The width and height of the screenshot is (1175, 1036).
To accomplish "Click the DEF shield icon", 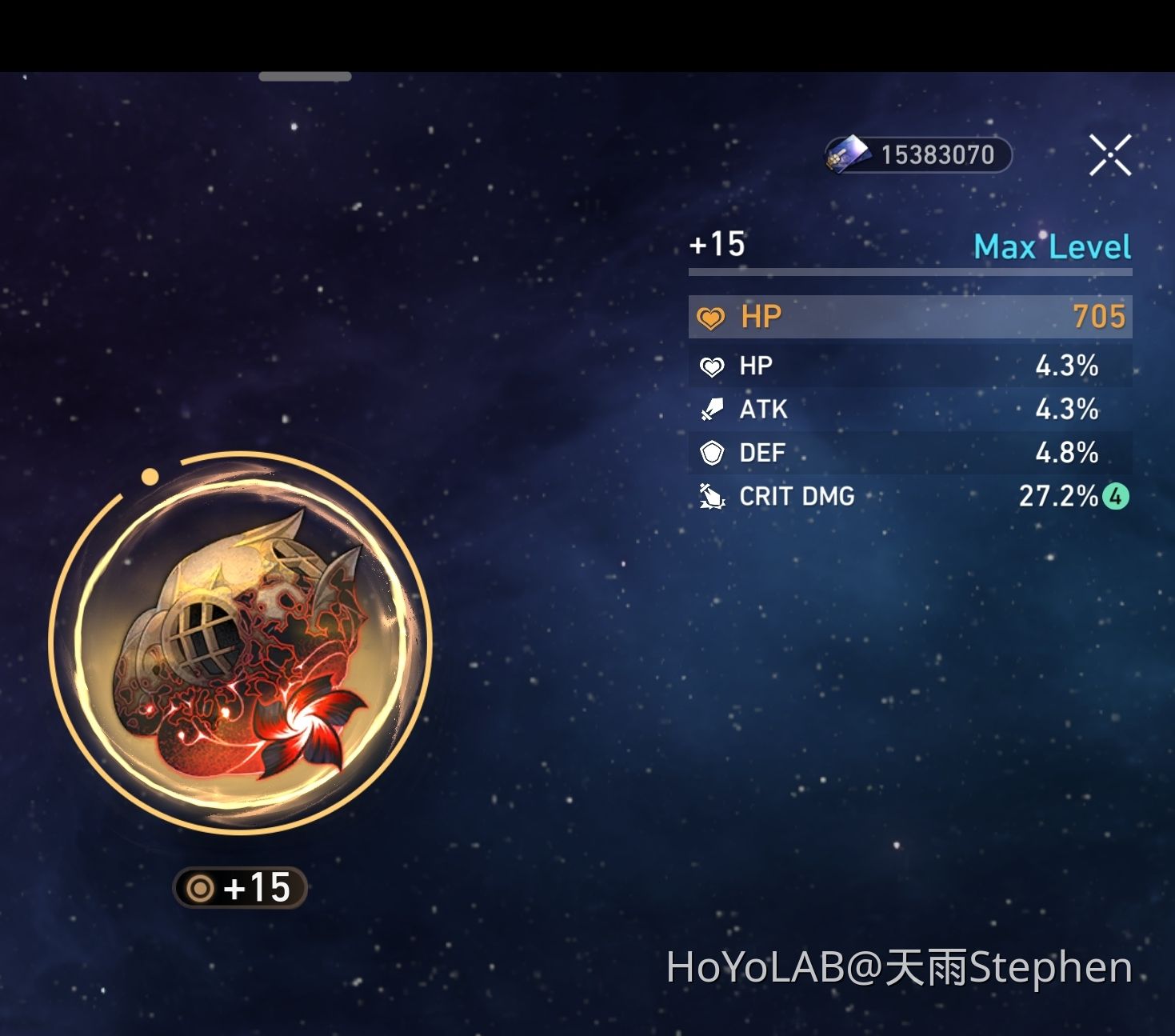I will coord(711,452).
